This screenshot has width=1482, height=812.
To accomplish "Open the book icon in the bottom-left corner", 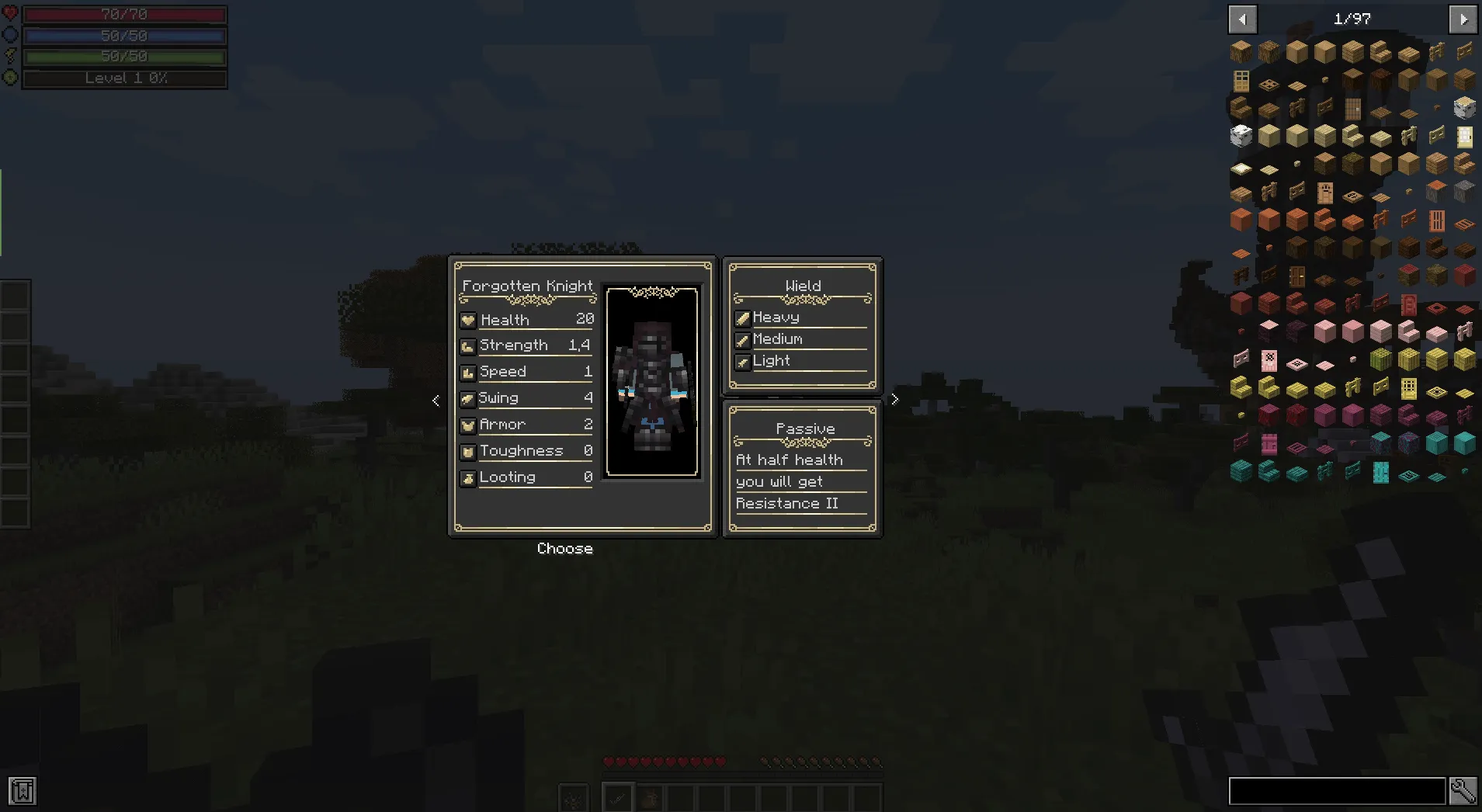I will pos(23,791).
